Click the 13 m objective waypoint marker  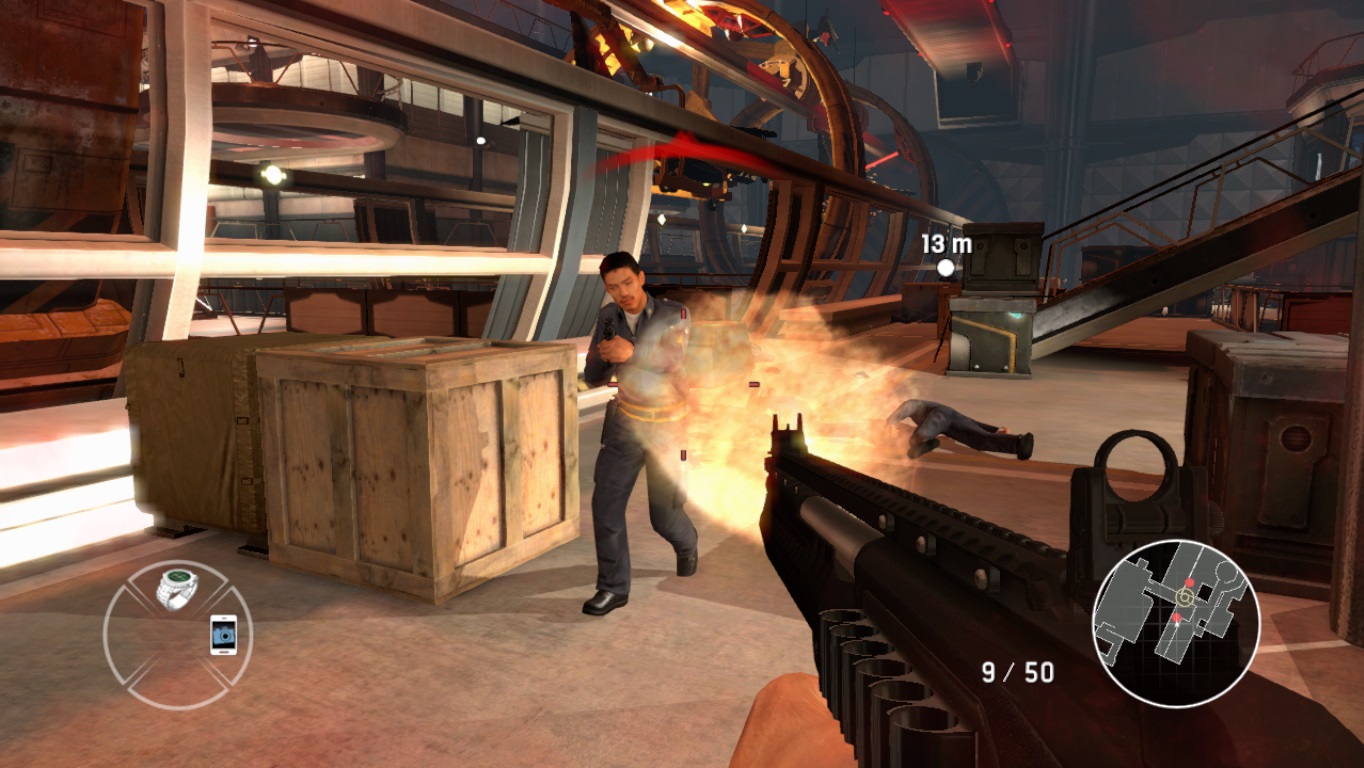(x=945, y=267)
